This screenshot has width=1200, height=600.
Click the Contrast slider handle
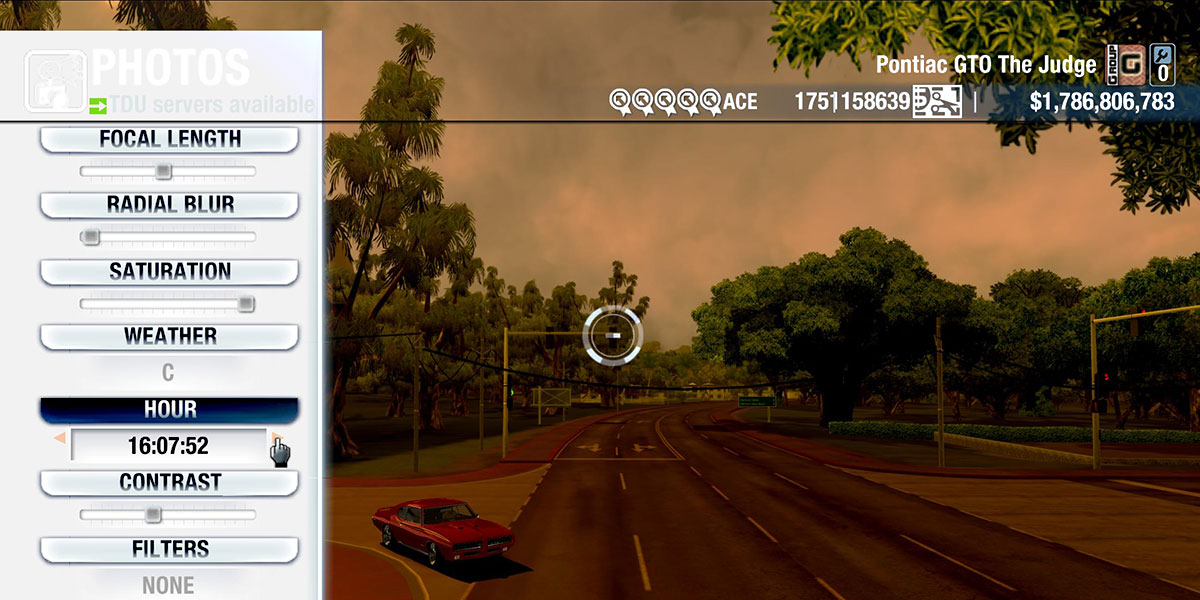152,515
